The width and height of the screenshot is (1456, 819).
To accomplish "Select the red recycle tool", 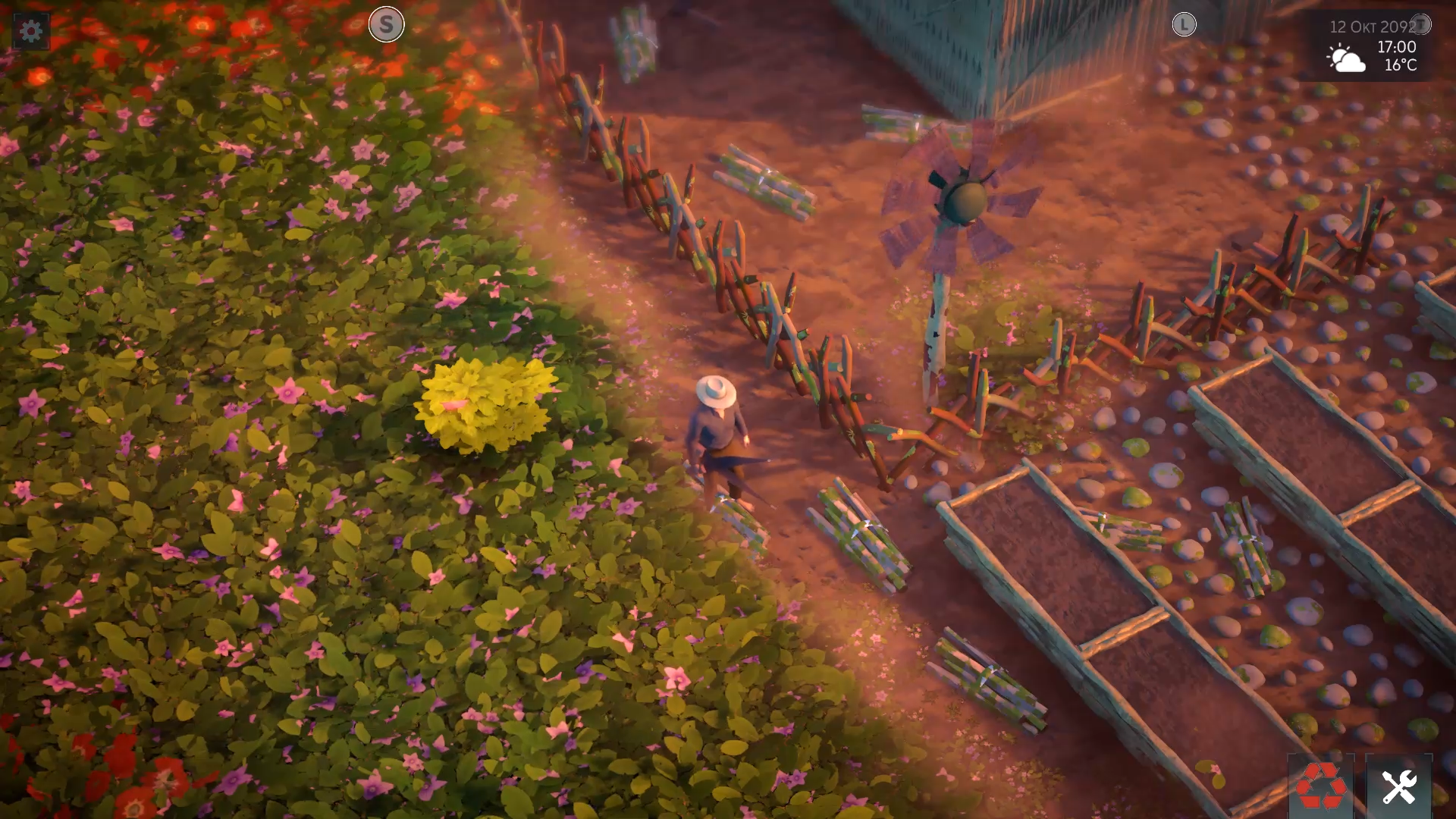I will (1321, 786).
